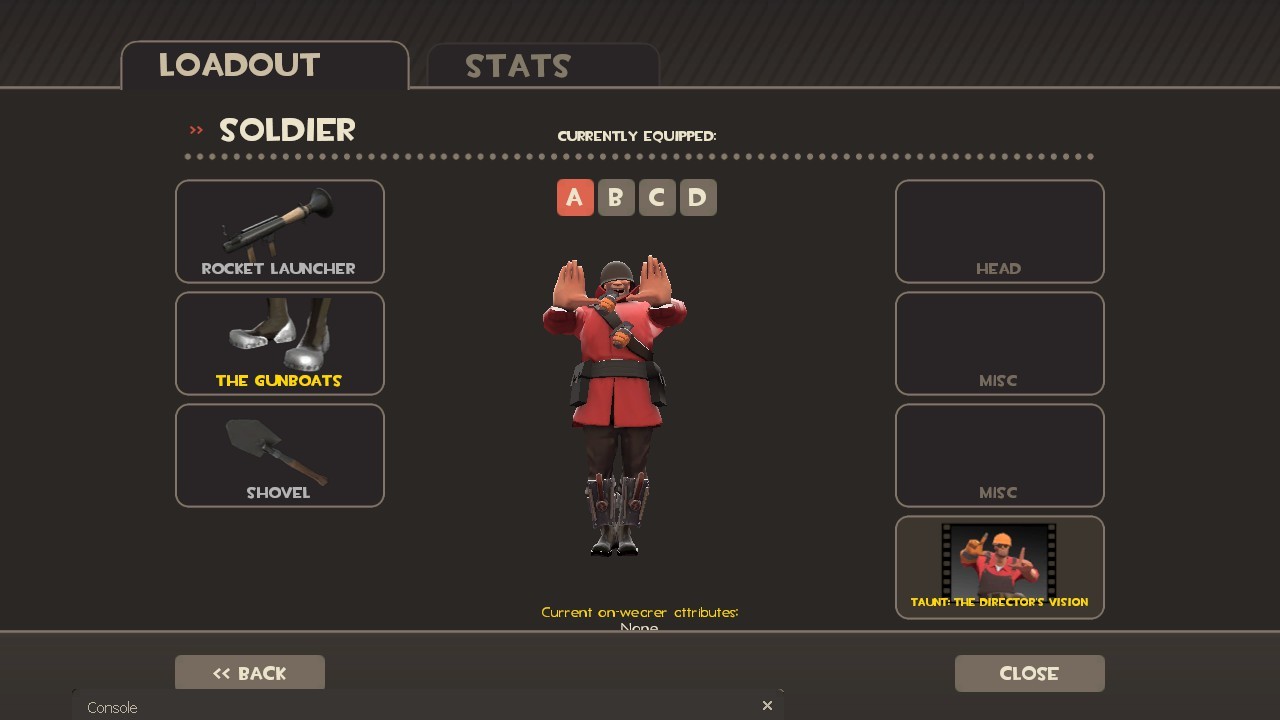Click the CLOSE button
1280x720 pixels.
tap(1029, 673)
